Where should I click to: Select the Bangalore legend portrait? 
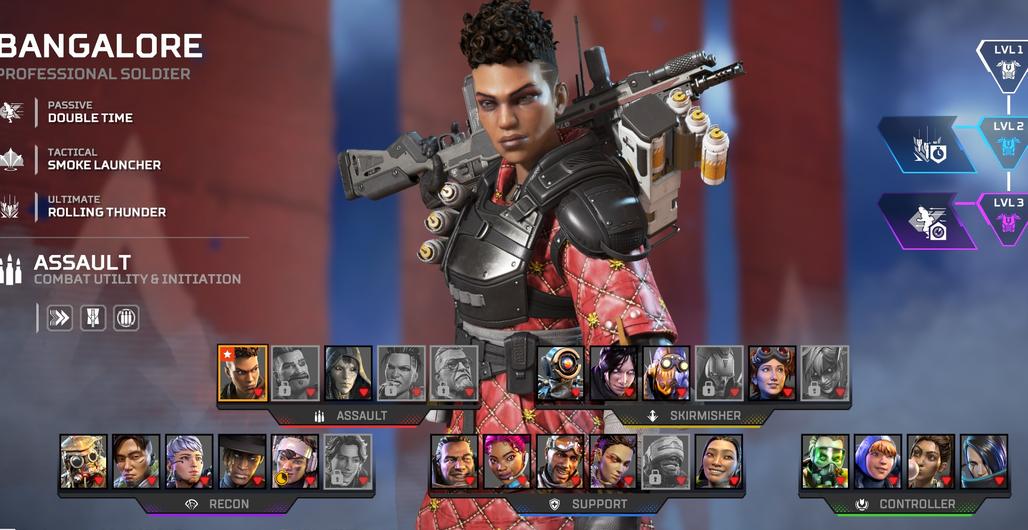[x=243, y=373]
